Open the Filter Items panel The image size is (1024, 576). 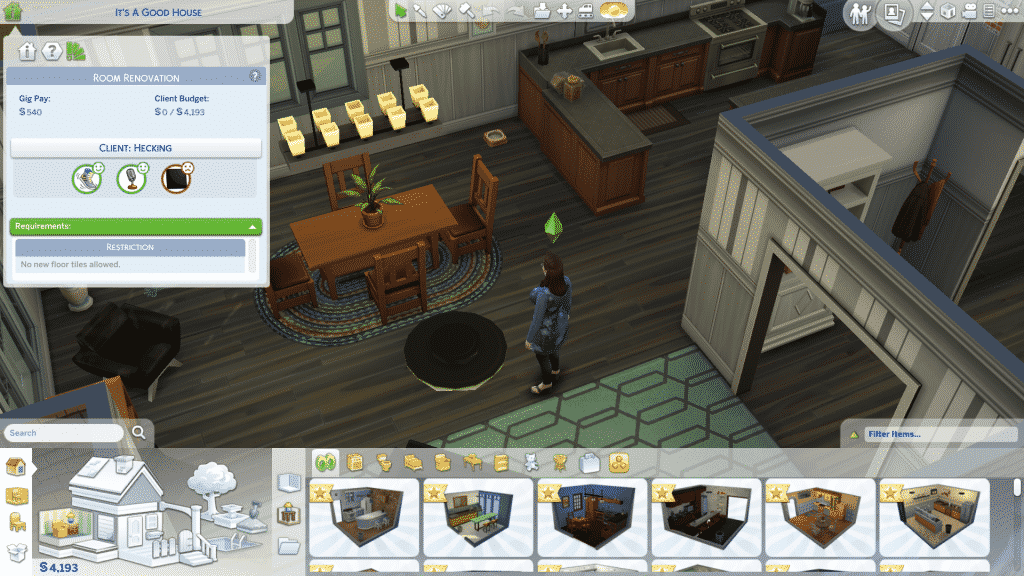pyautogui.click(x=928, y=434)
